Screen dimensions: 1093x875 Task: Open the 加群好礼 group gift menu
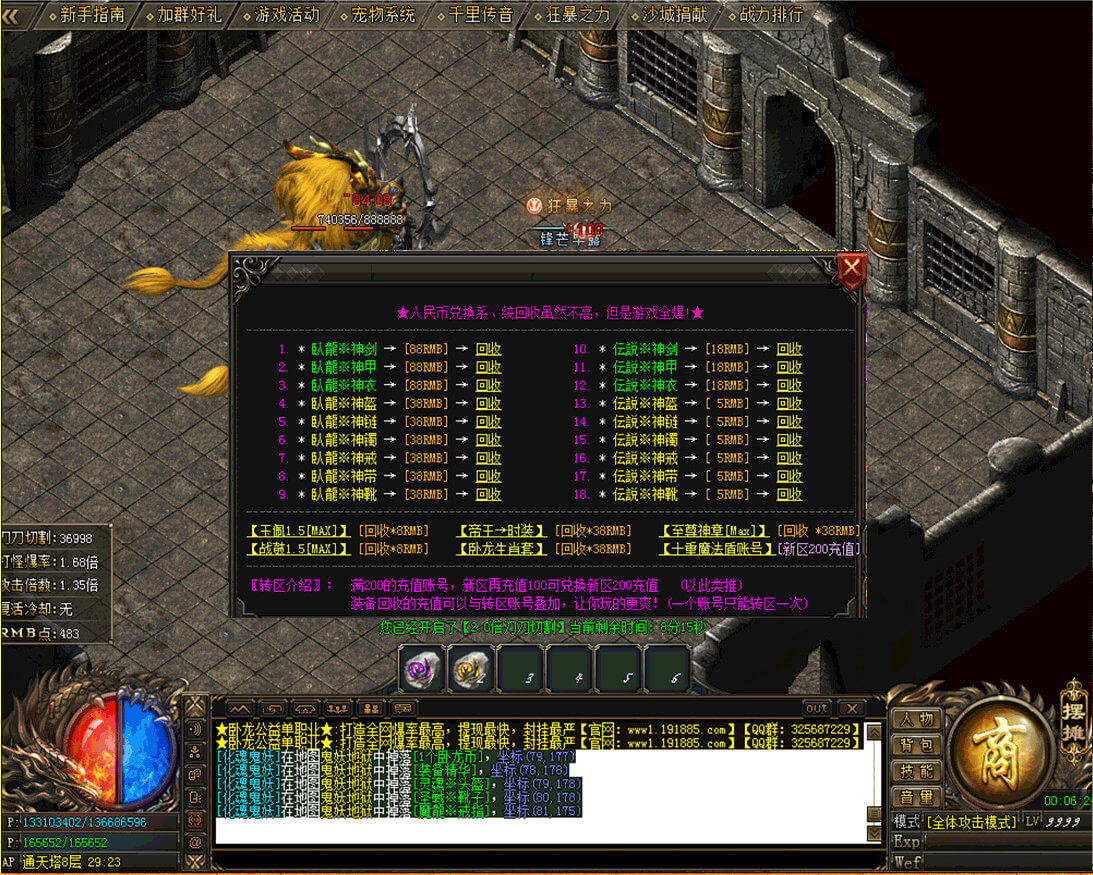(189, 15)
